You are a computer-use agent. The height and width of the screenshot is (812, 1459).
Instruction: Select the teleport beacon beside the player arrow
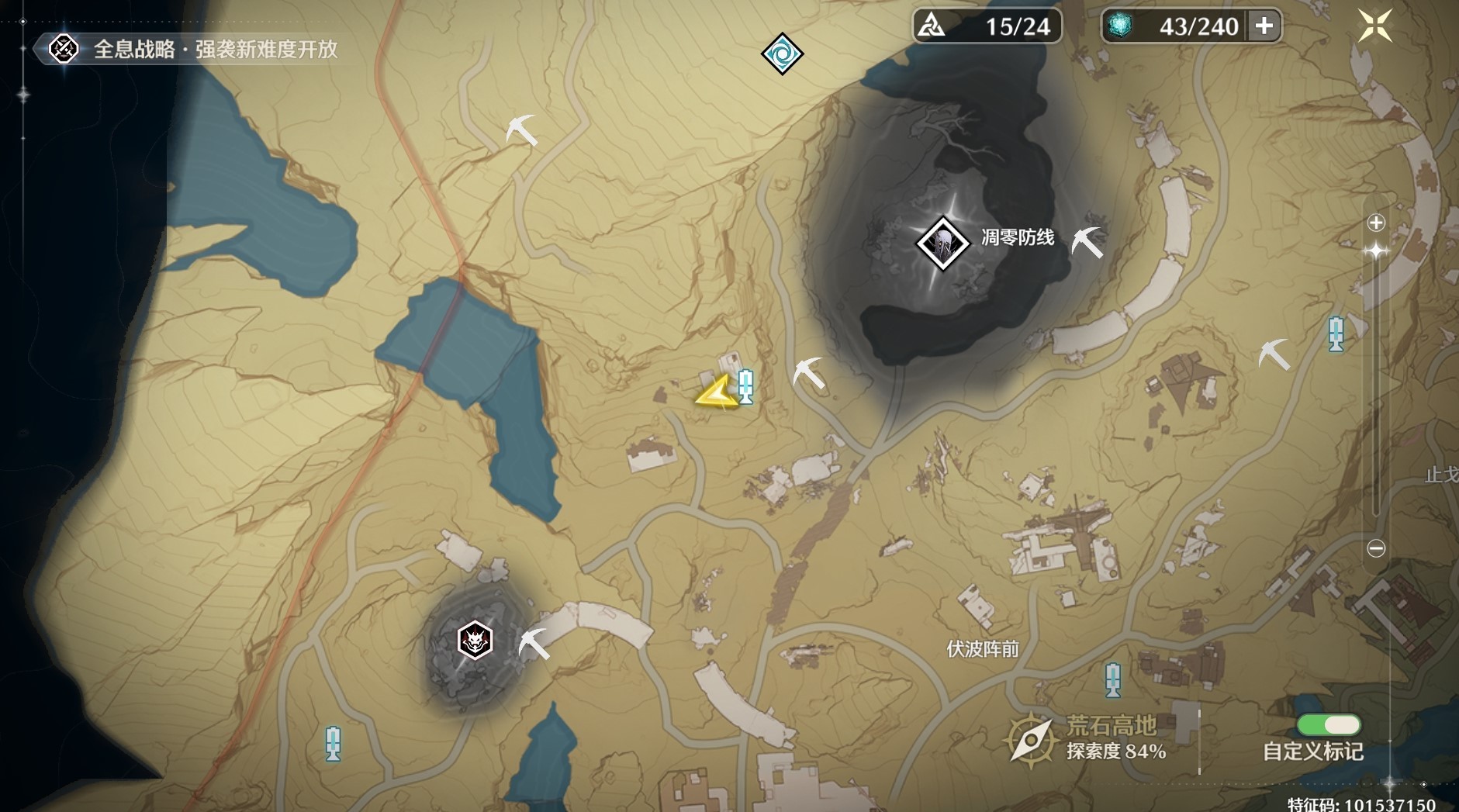[745, 385]
